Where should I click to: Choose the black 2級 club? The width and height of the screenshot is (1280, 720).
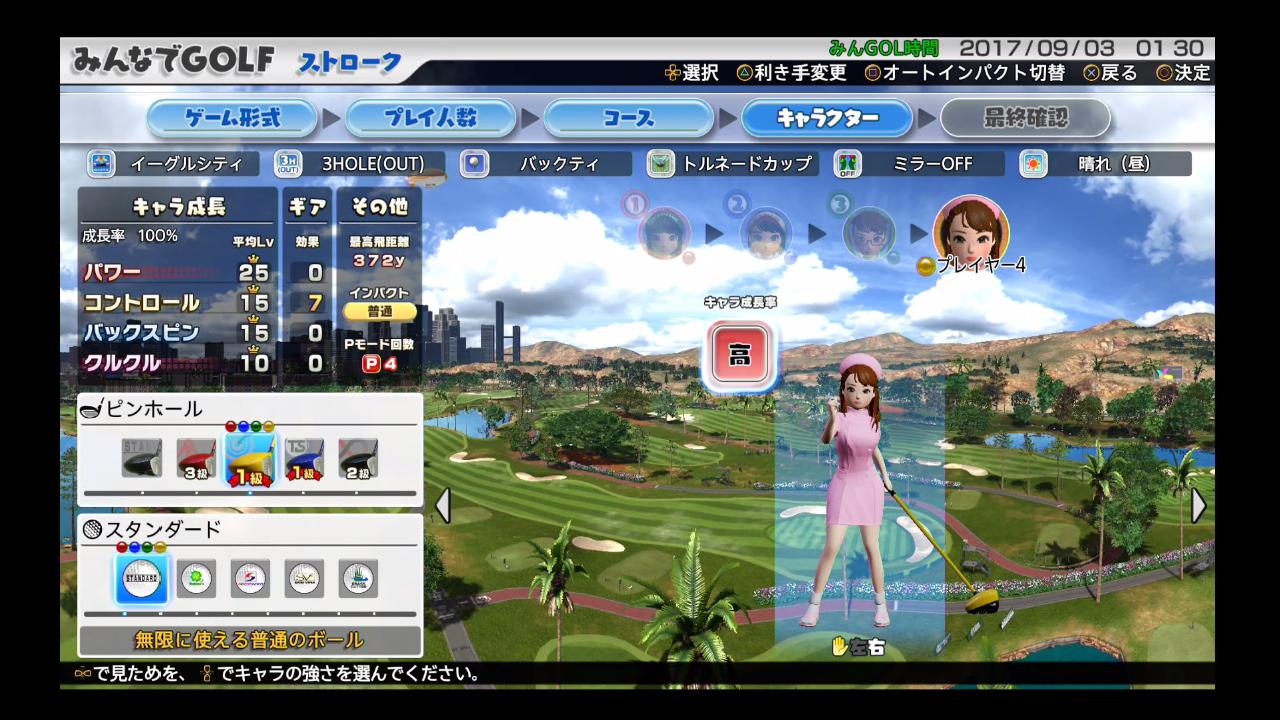pos(357,458)
